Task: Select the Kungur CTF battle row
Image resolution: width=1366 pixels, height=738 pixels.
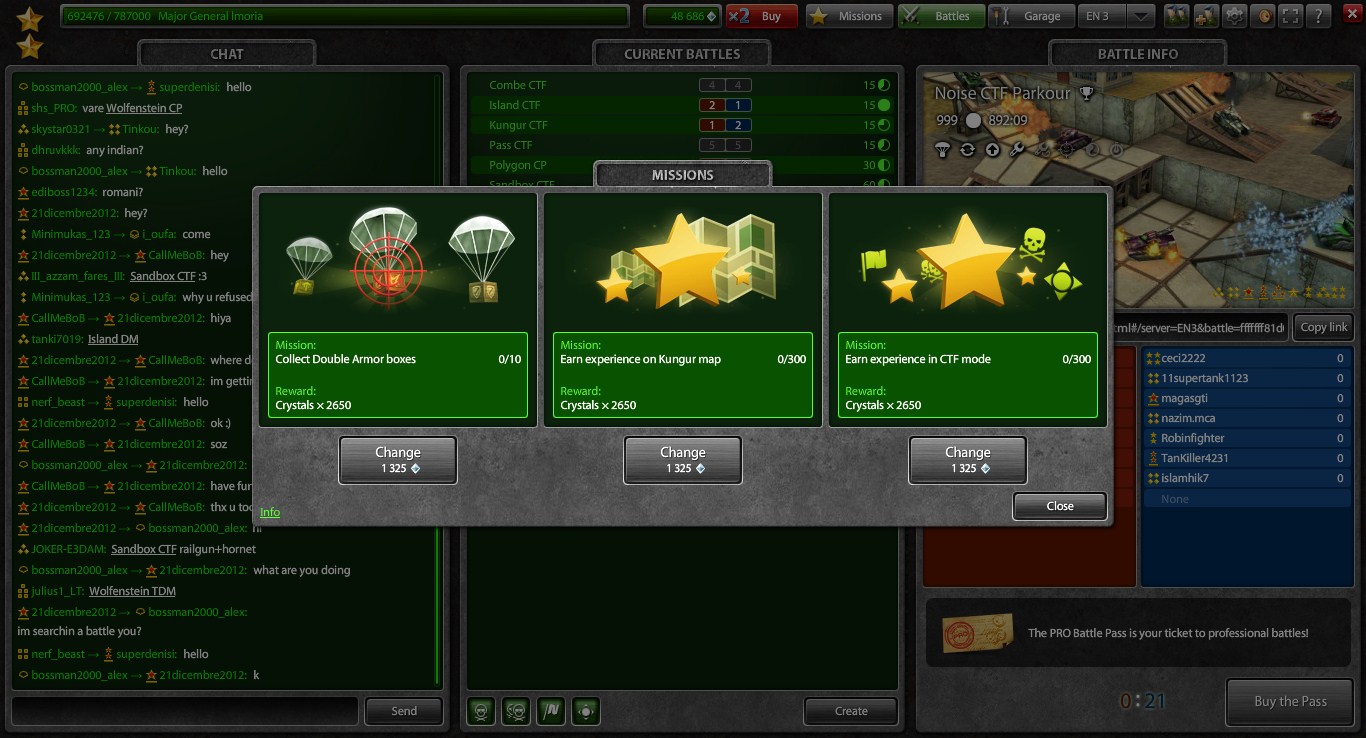Action: (x=518, y=125)
